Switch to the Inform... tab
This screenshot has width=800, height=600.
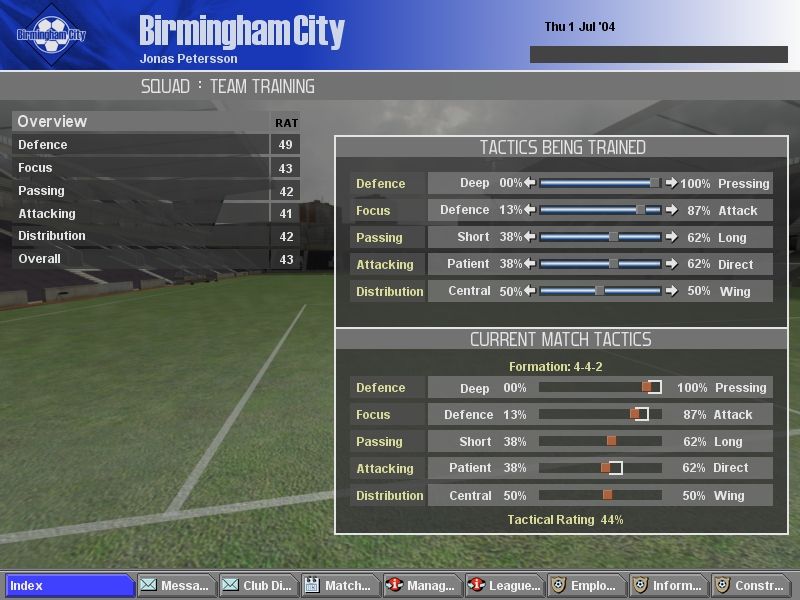coord(668,586)
